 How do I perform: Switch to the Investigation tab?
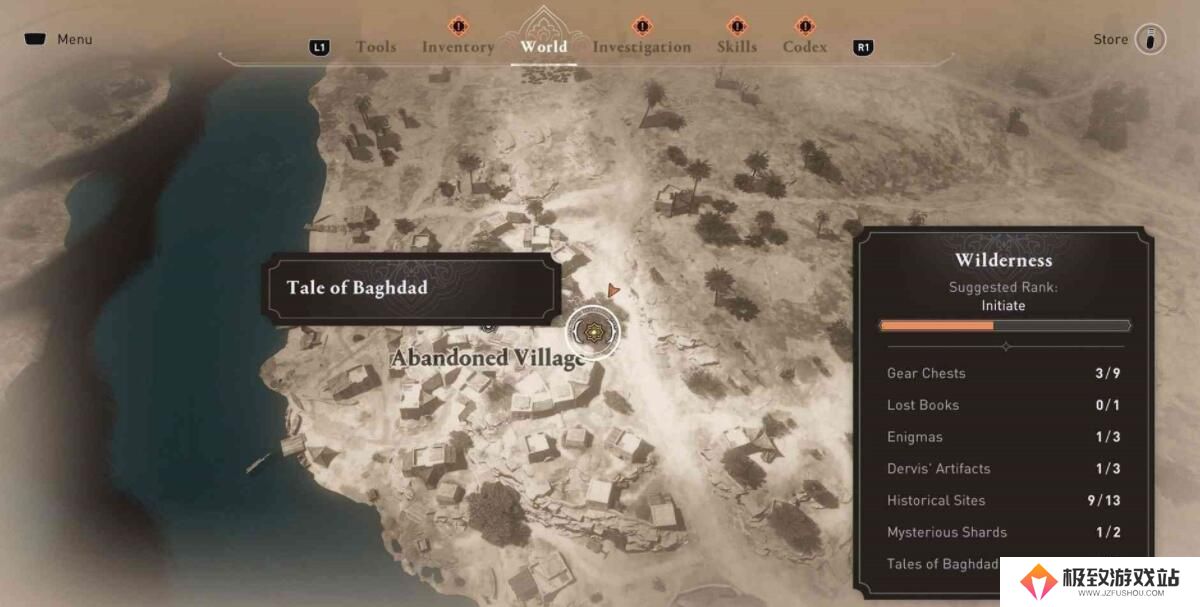point(641,47)
